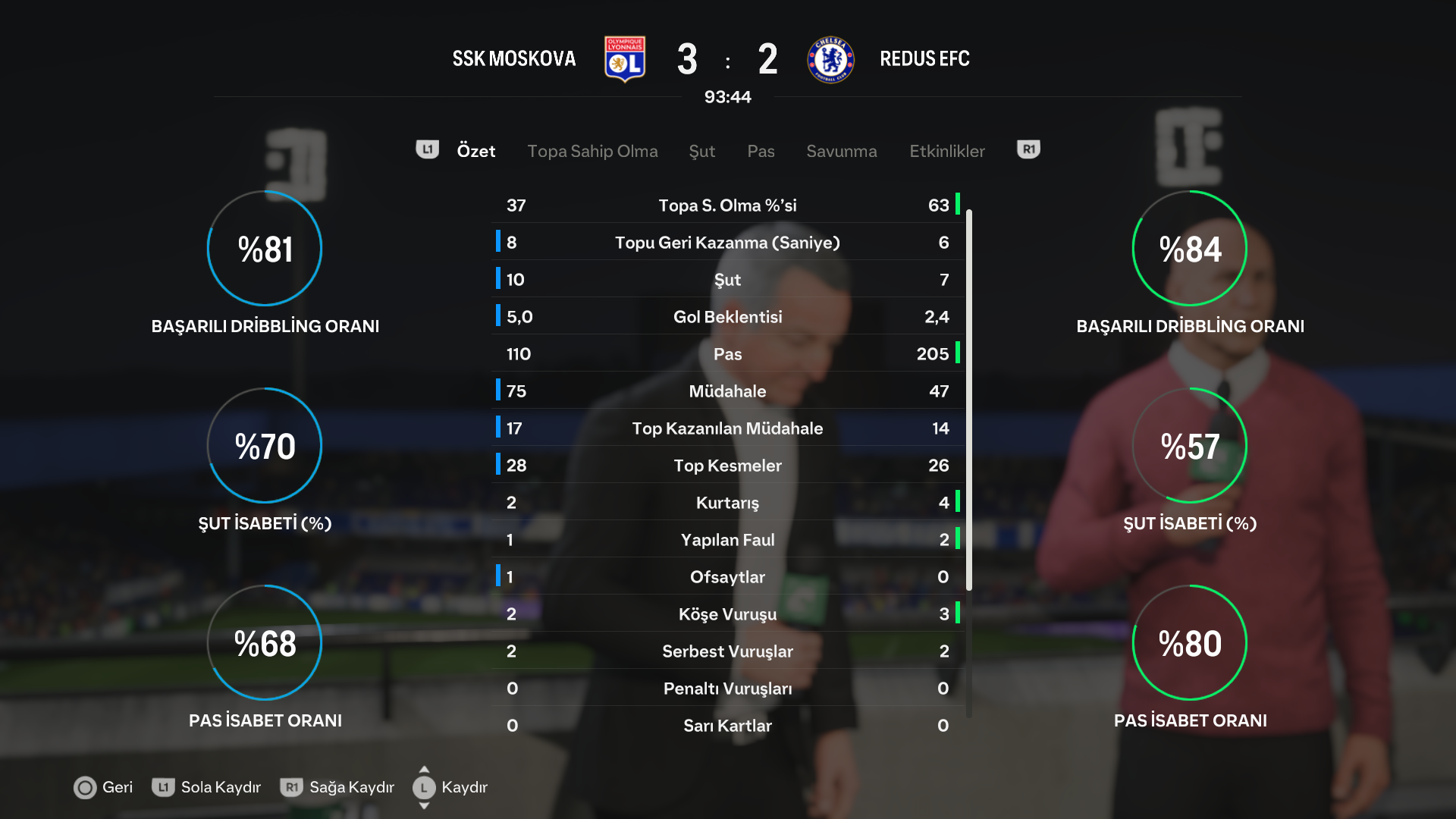Go back with the Geri option
Image resolution: width=1456 pixels, height=819 pixels.
point(103,787)
